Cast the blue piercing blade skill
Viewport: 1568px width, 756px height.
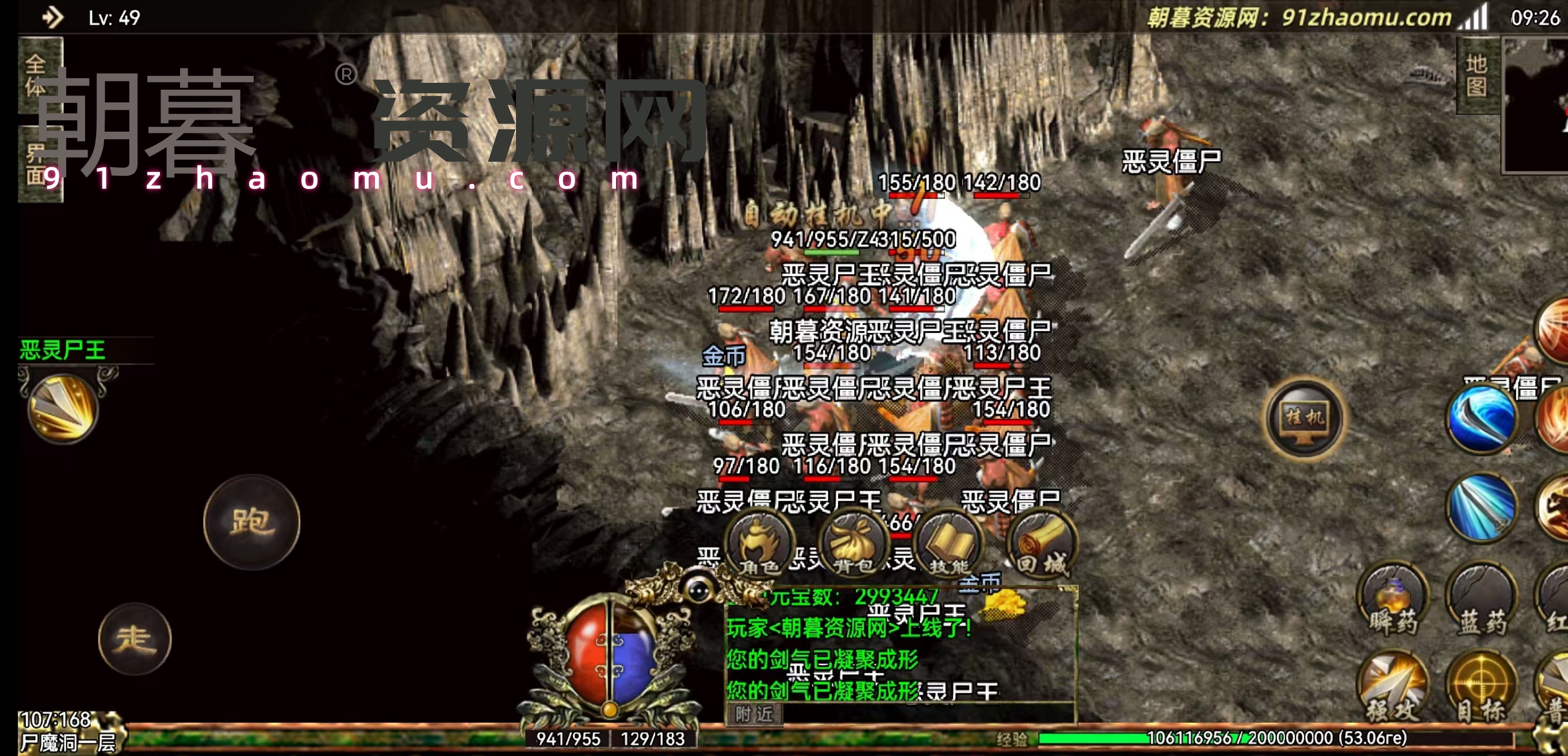click(x=1481, y=507)
